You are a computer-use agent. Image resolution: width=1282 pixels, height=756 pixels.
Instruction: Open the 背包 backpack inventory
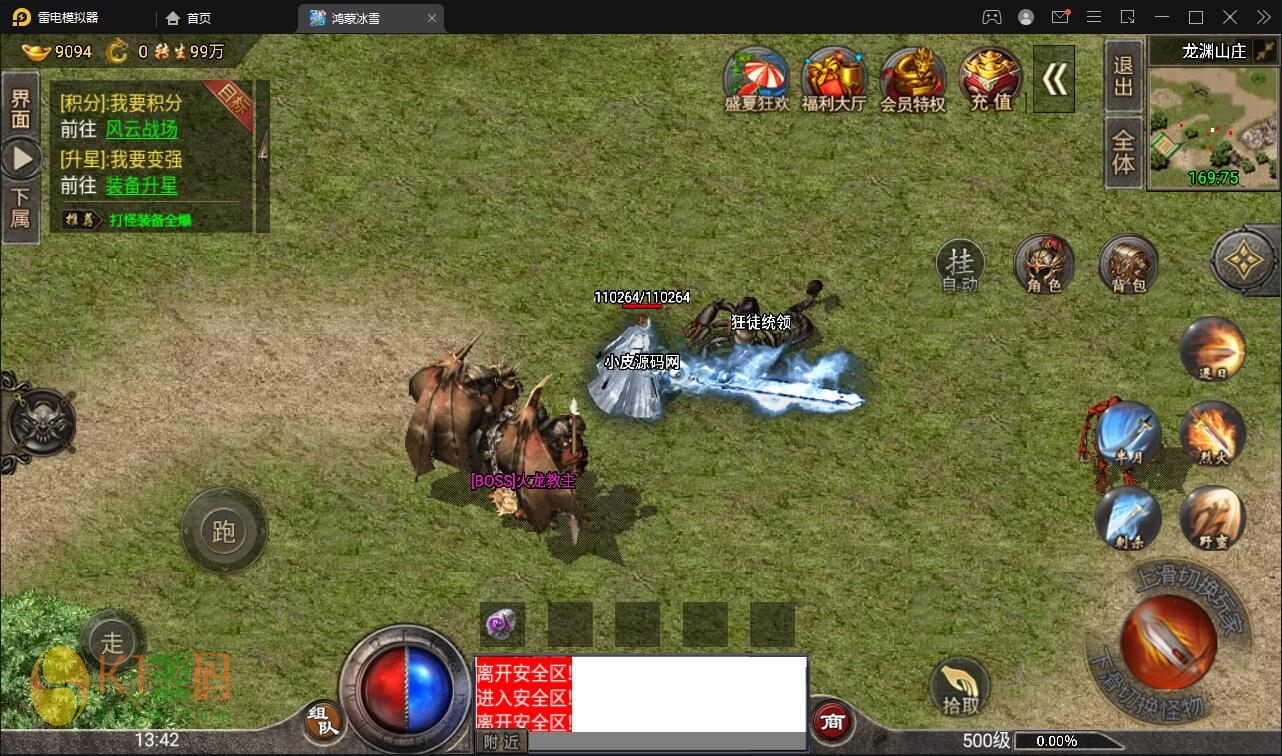coord(1127,265)
